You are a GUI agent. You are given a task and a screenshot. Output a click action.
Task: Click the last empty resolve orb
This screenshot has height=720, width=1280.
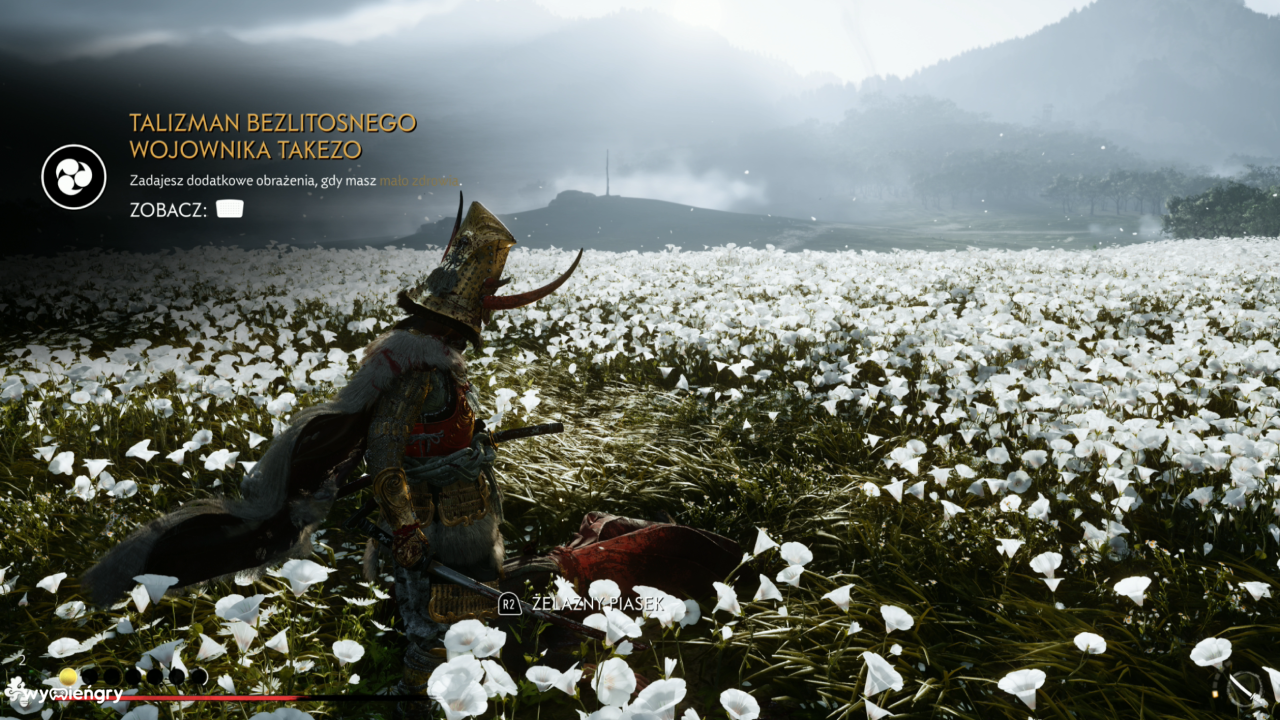(199, 676)
